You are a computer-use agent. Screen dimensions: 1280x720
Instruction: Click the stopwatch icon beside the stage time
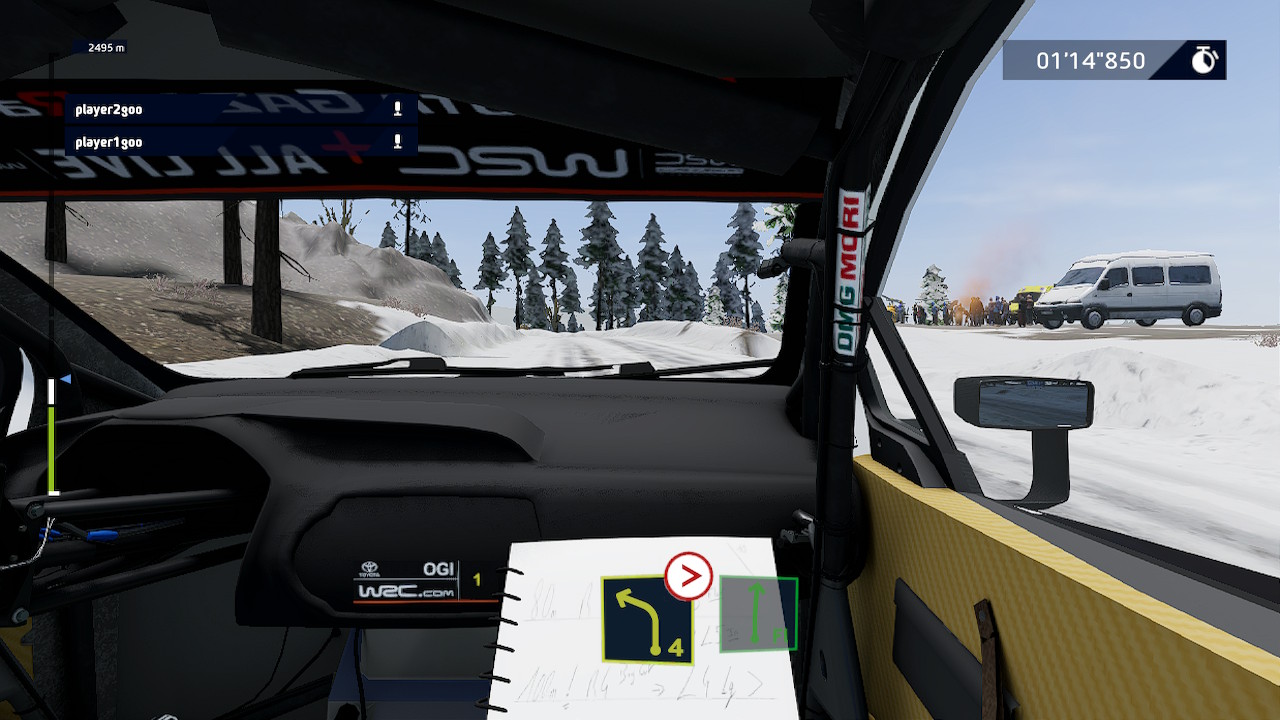[x=1203, y=60]
